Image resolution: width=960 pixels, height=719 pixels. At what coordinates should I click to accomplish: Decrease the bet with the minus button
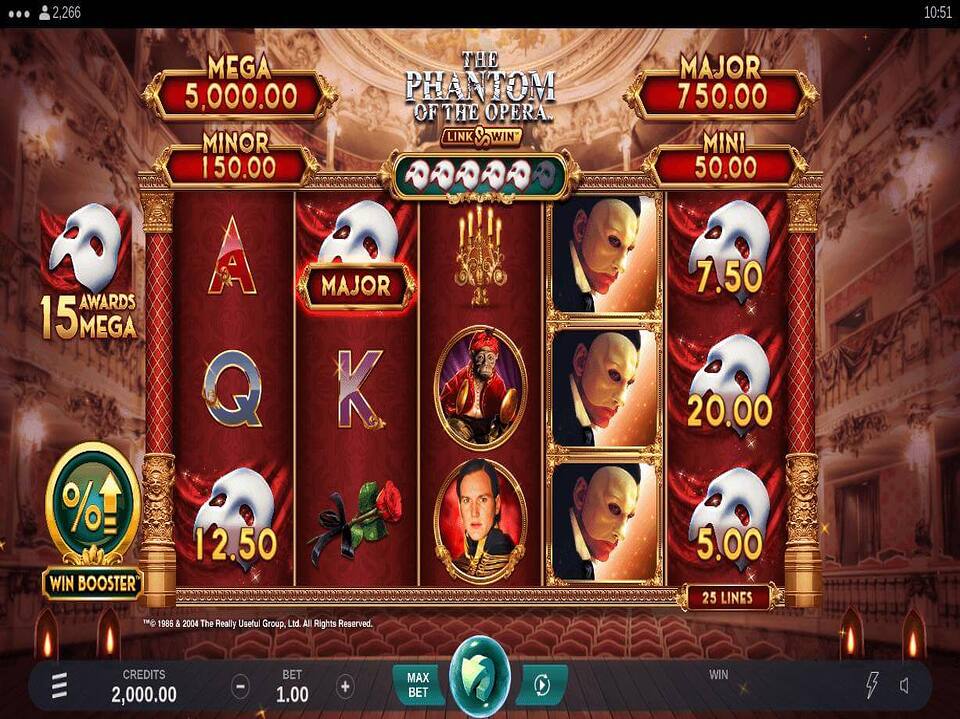point(241,686)
